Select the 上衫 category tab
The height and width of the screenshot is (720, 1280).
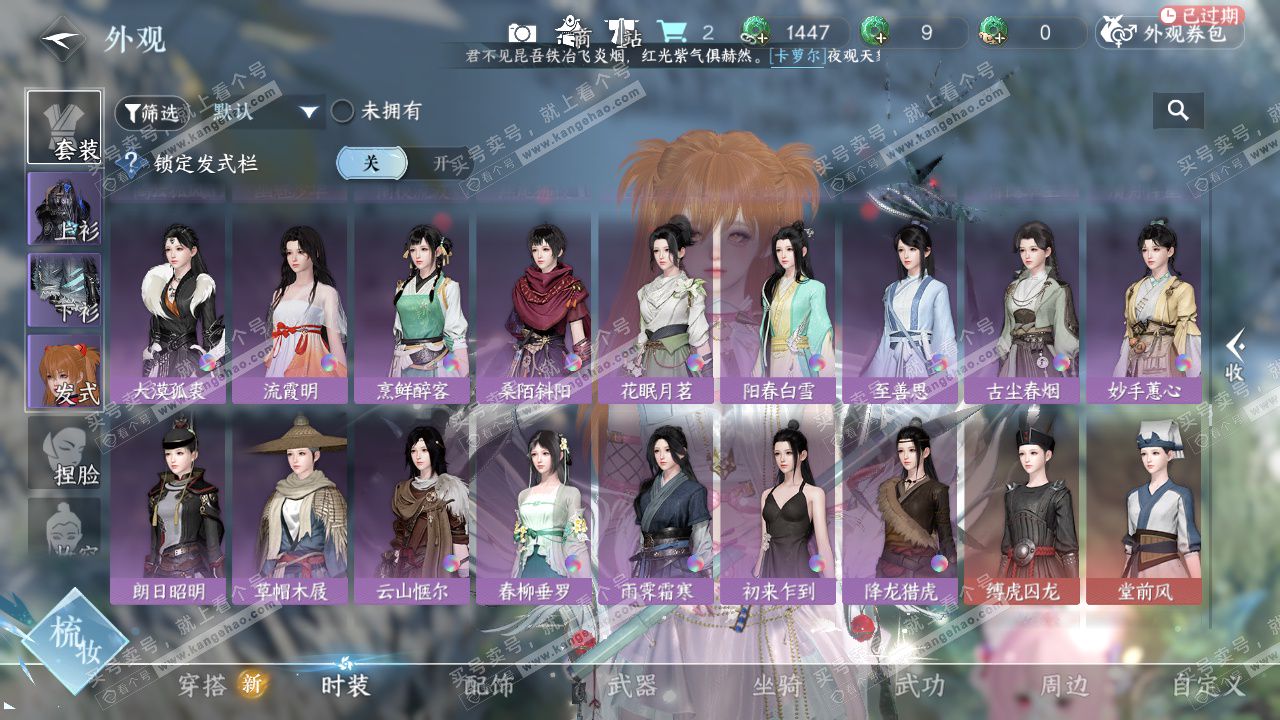coord(65,208)
